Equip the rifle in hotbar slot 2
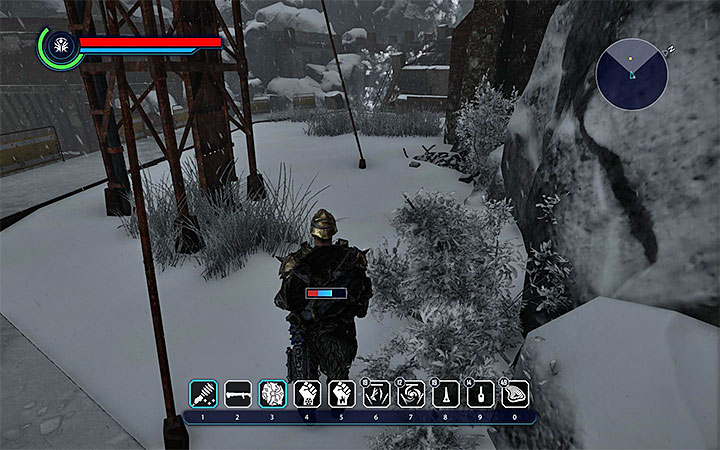The image size is (720, 450). pos(237,393)
